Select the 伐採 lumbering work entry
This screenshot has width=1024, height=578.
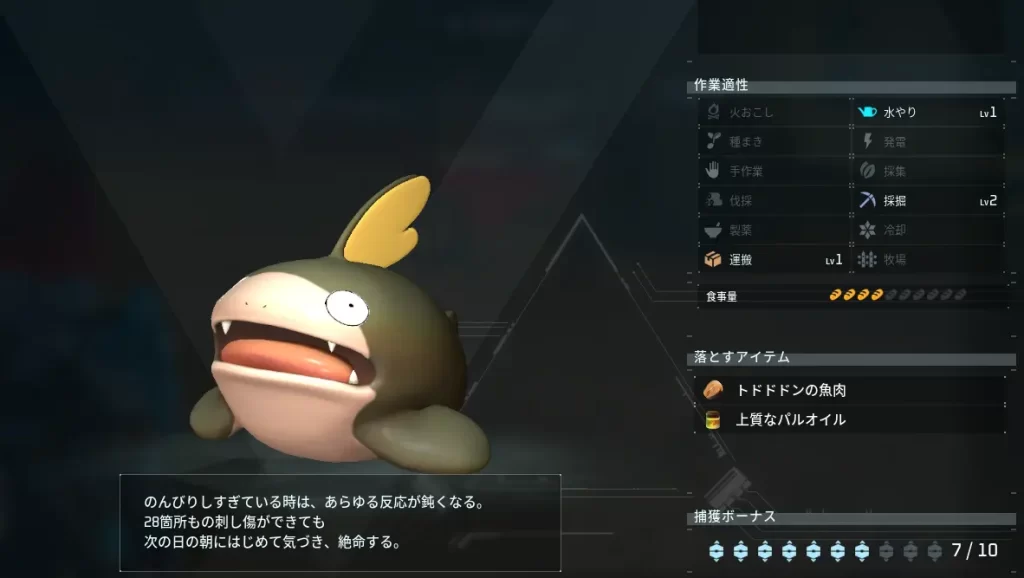pyautogui.click(x=773, y=200)
